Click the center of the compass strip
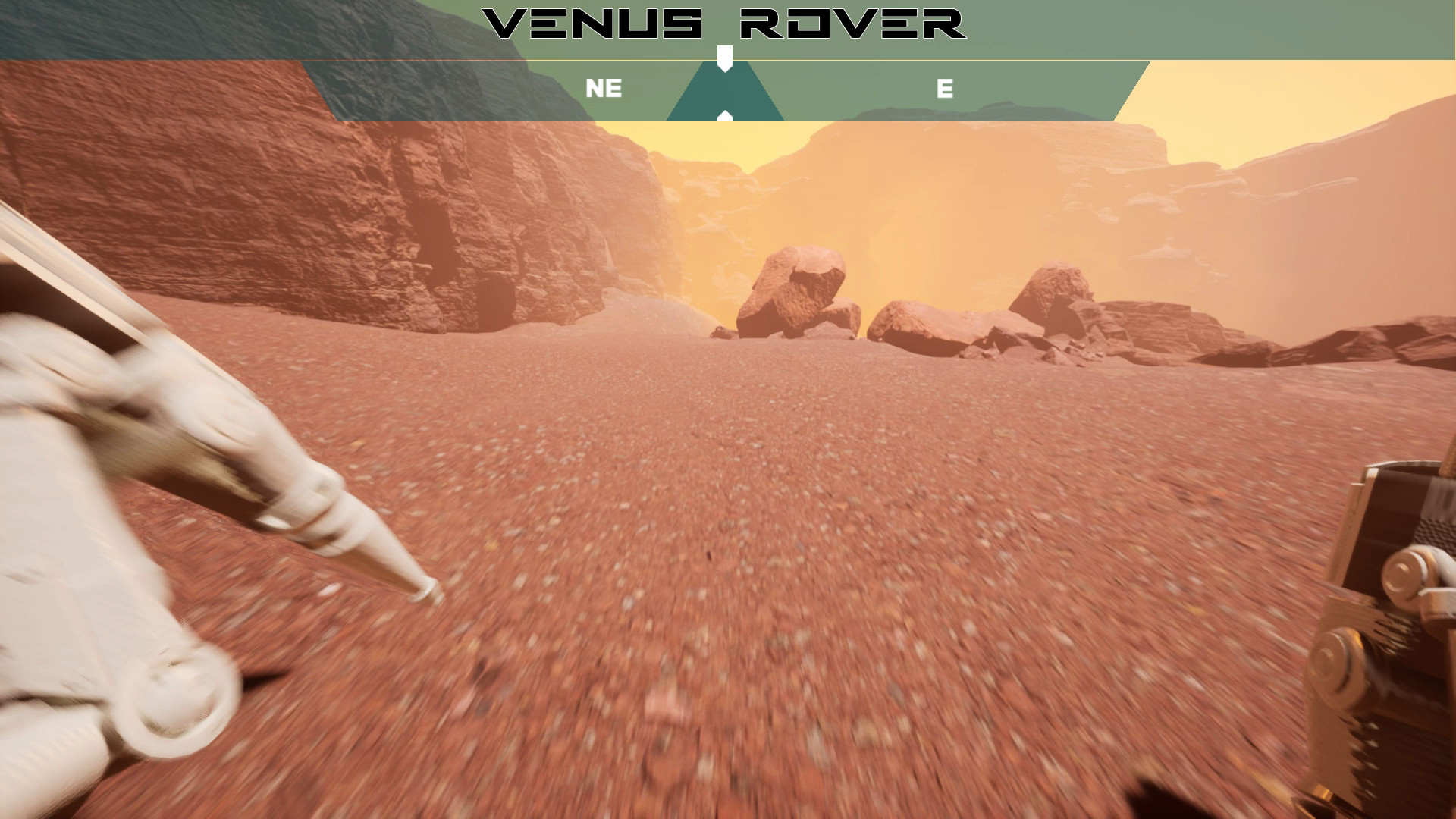1456x819 pixels. click(725, 87)
